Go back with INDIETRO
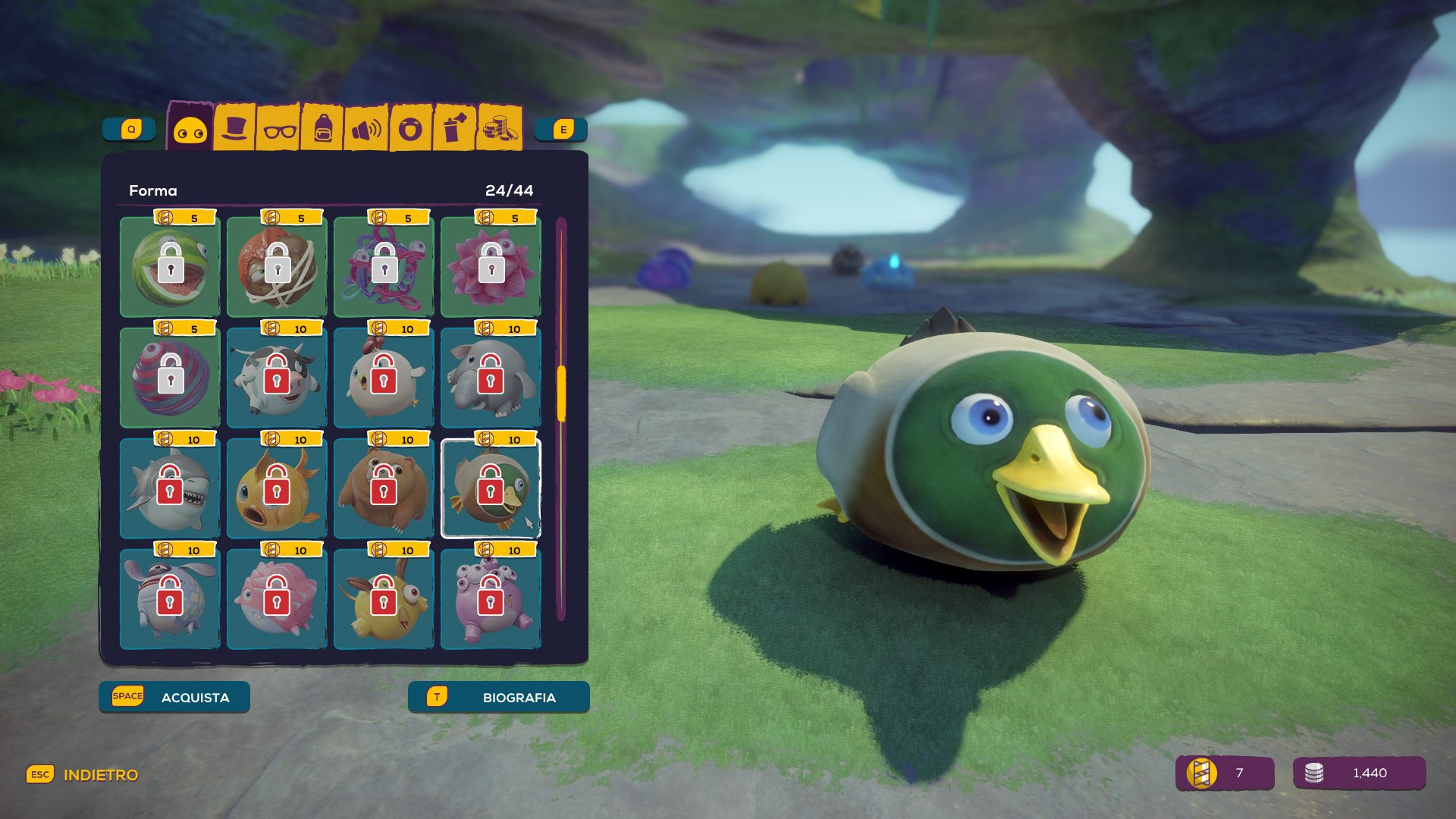 pos(83,775)
